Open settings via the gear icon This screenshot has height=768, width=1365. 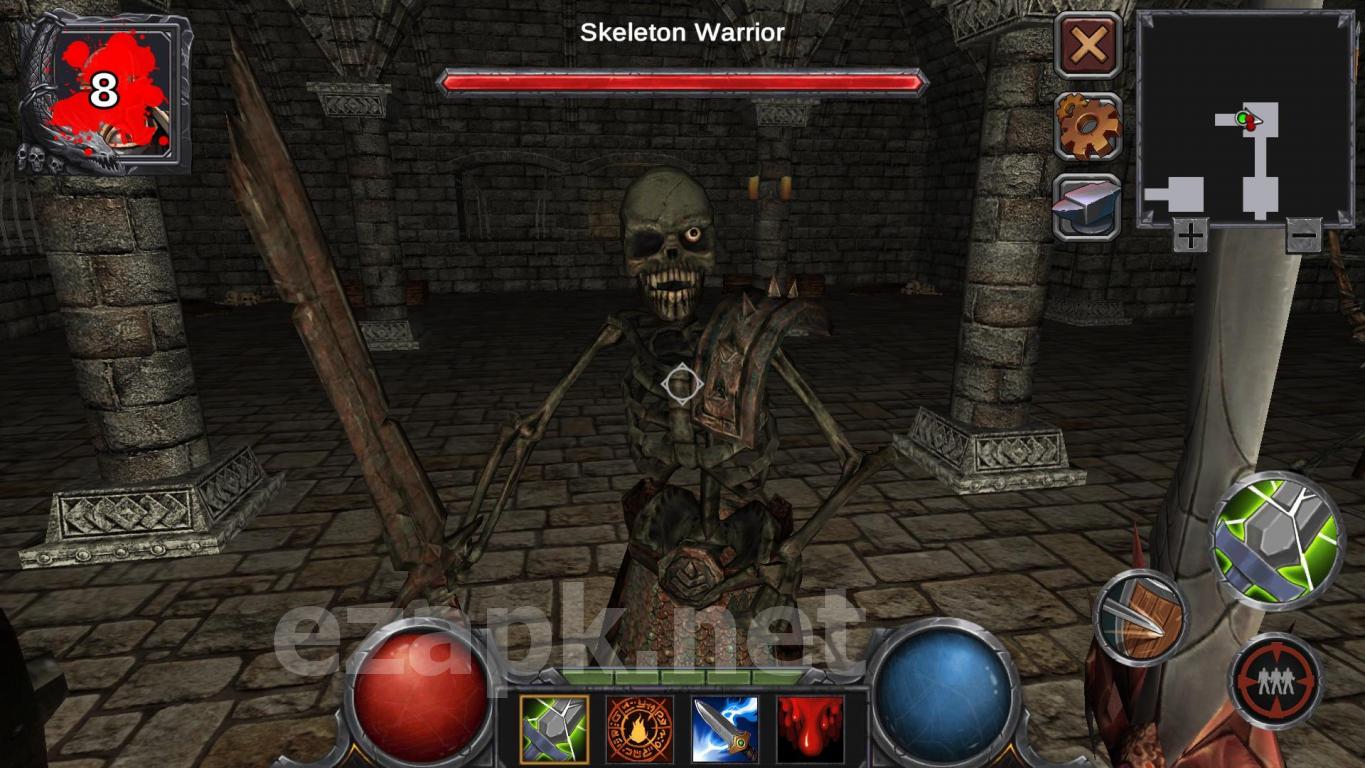(x=1088, y=126)
